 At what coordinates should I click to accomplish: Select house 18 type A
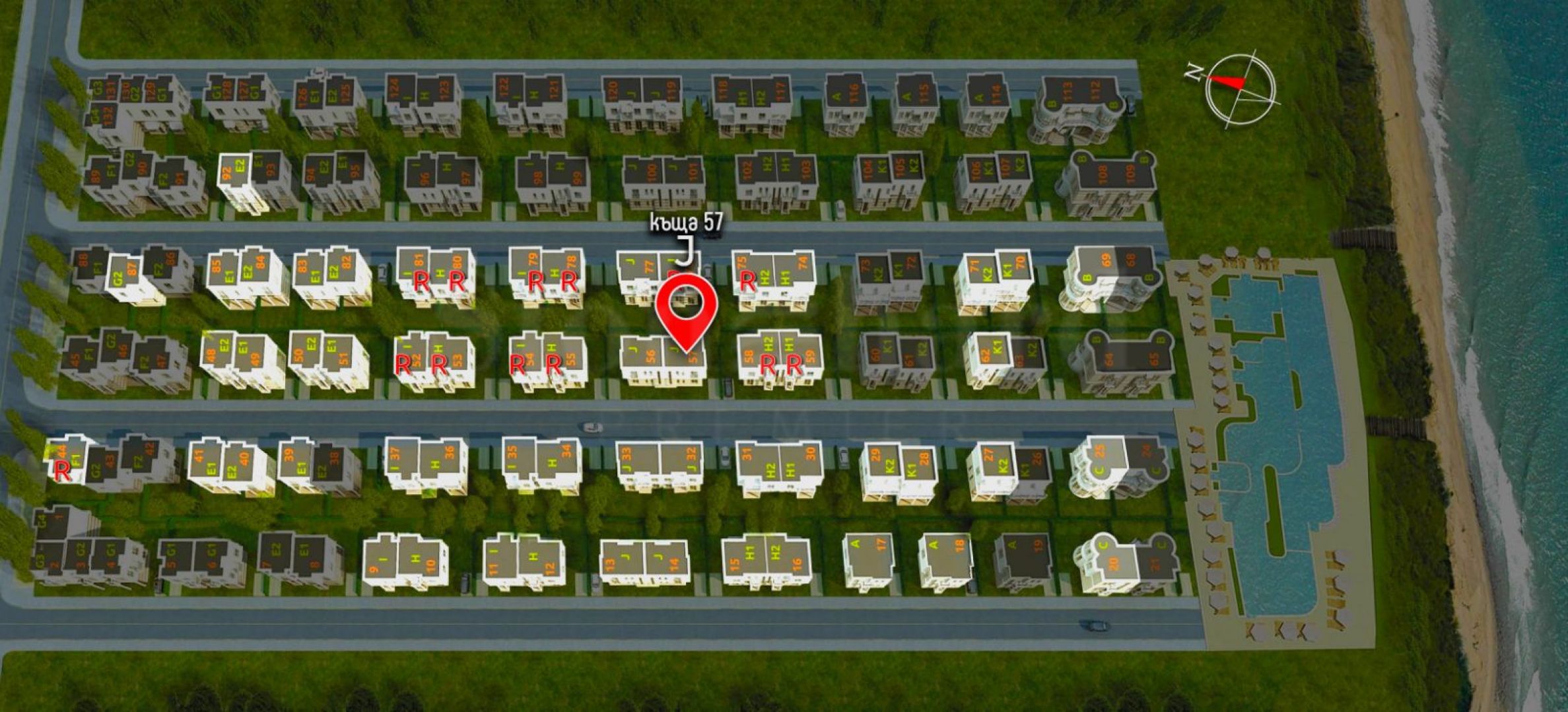(x=947, y=555)
